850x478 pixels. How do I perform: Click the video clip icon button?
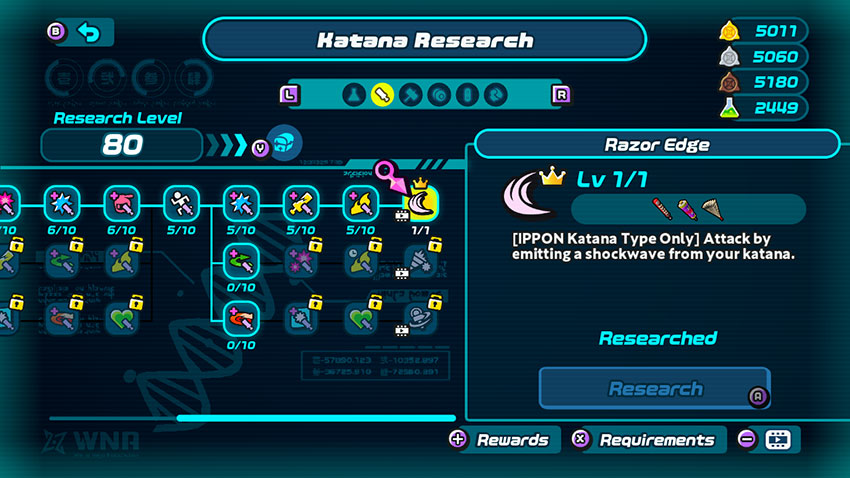777,440
